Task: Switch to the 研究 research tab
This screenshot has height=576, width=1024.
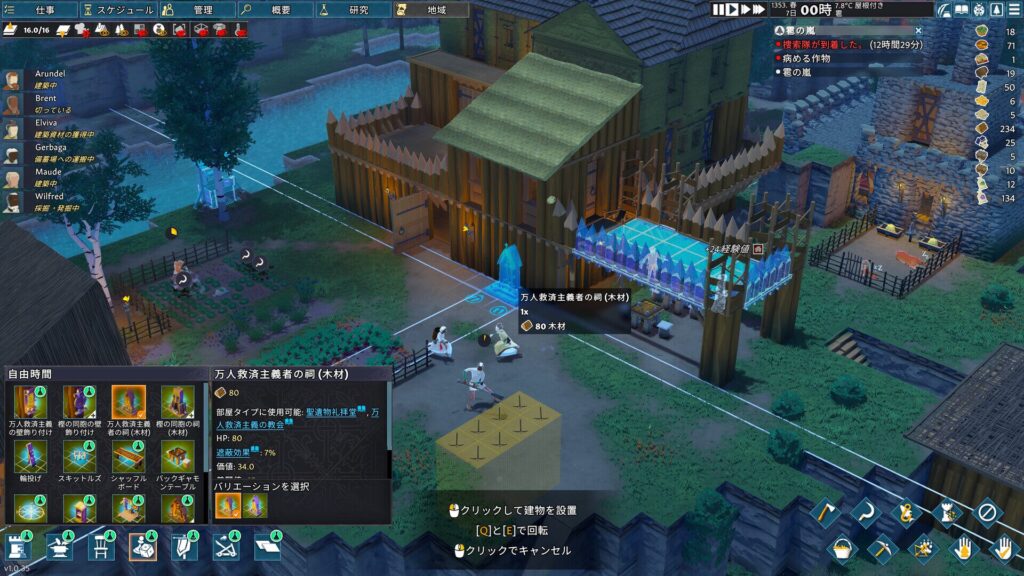Action: [352, 10]
